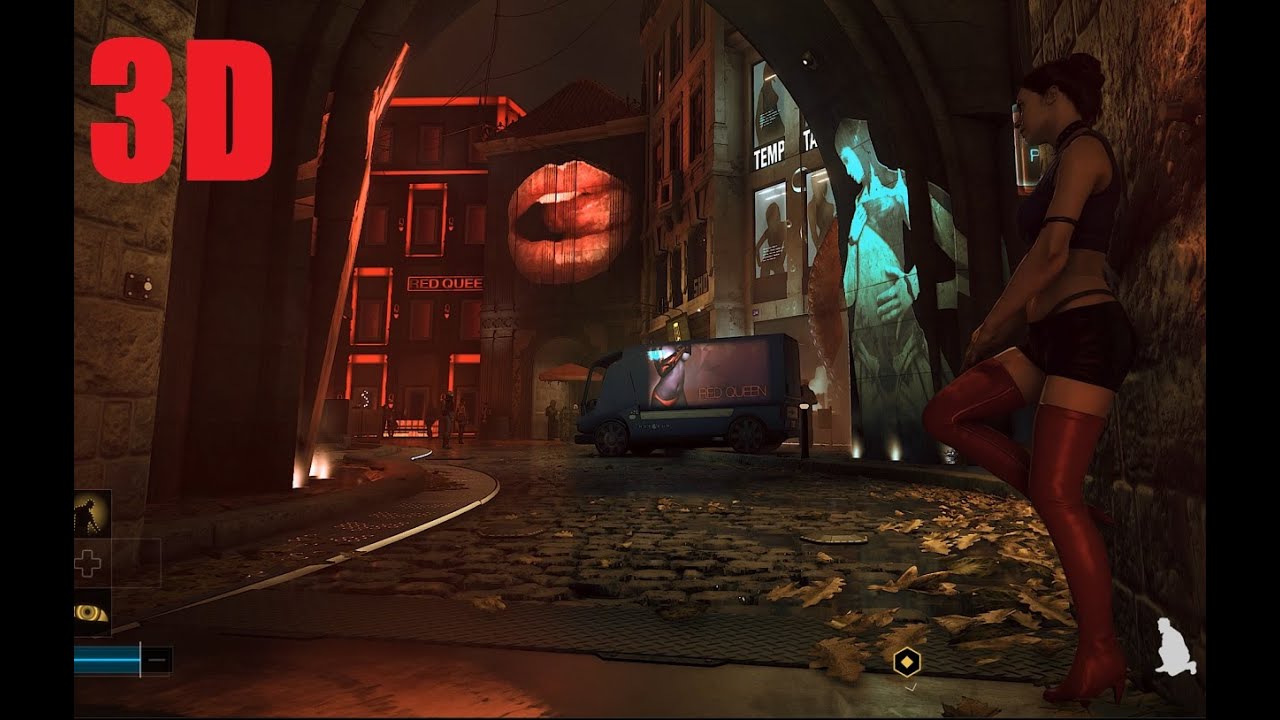
Task: Click the hexagonal objective waypoint marker
Action: pyautogui.click(x=906, y=661)
